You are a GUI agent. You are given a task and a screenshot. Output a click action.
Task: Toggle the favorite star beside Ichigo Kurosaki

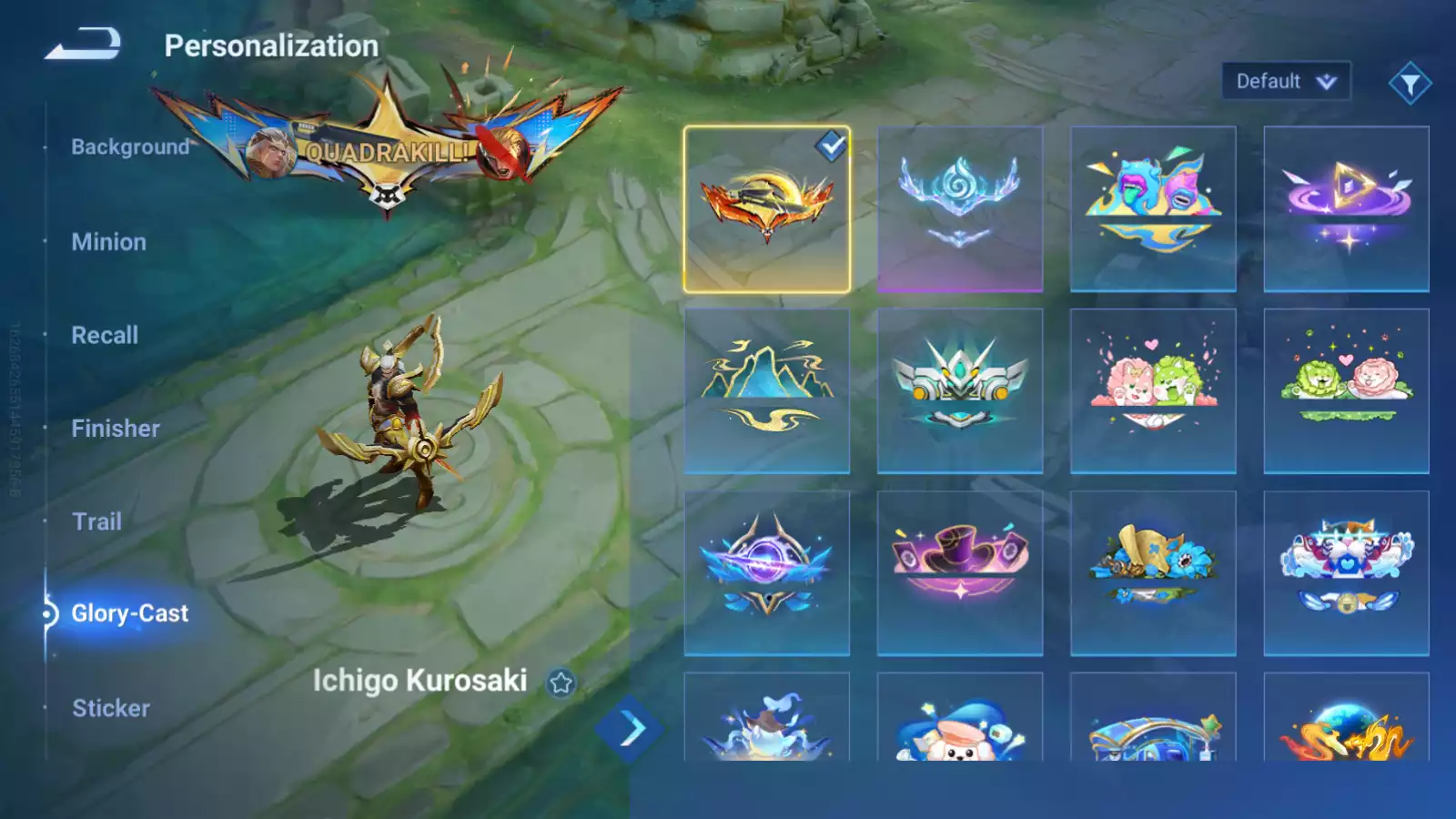[x=560, y=681]
